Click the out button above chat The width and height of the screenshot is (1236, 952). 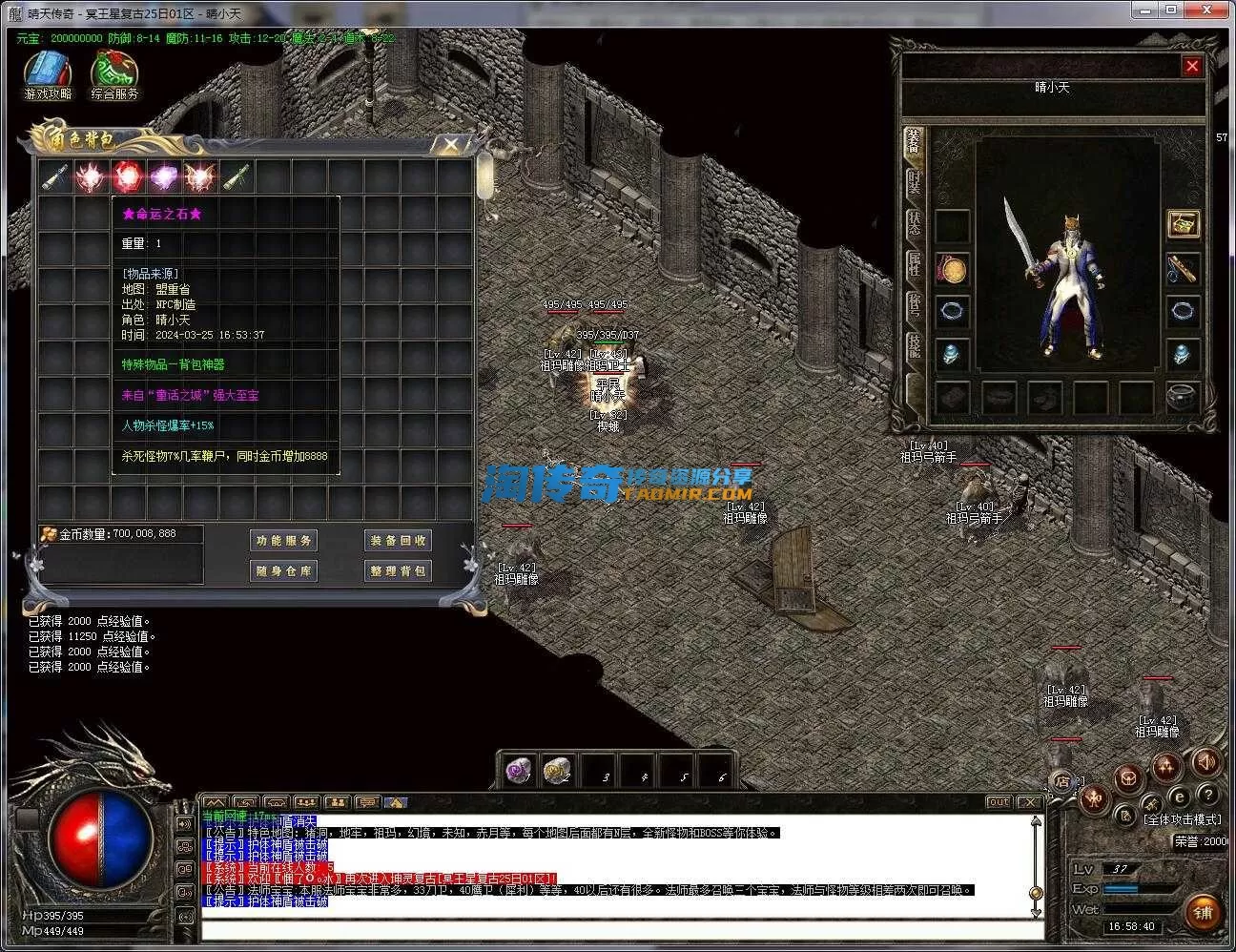[x=999, y=802]
